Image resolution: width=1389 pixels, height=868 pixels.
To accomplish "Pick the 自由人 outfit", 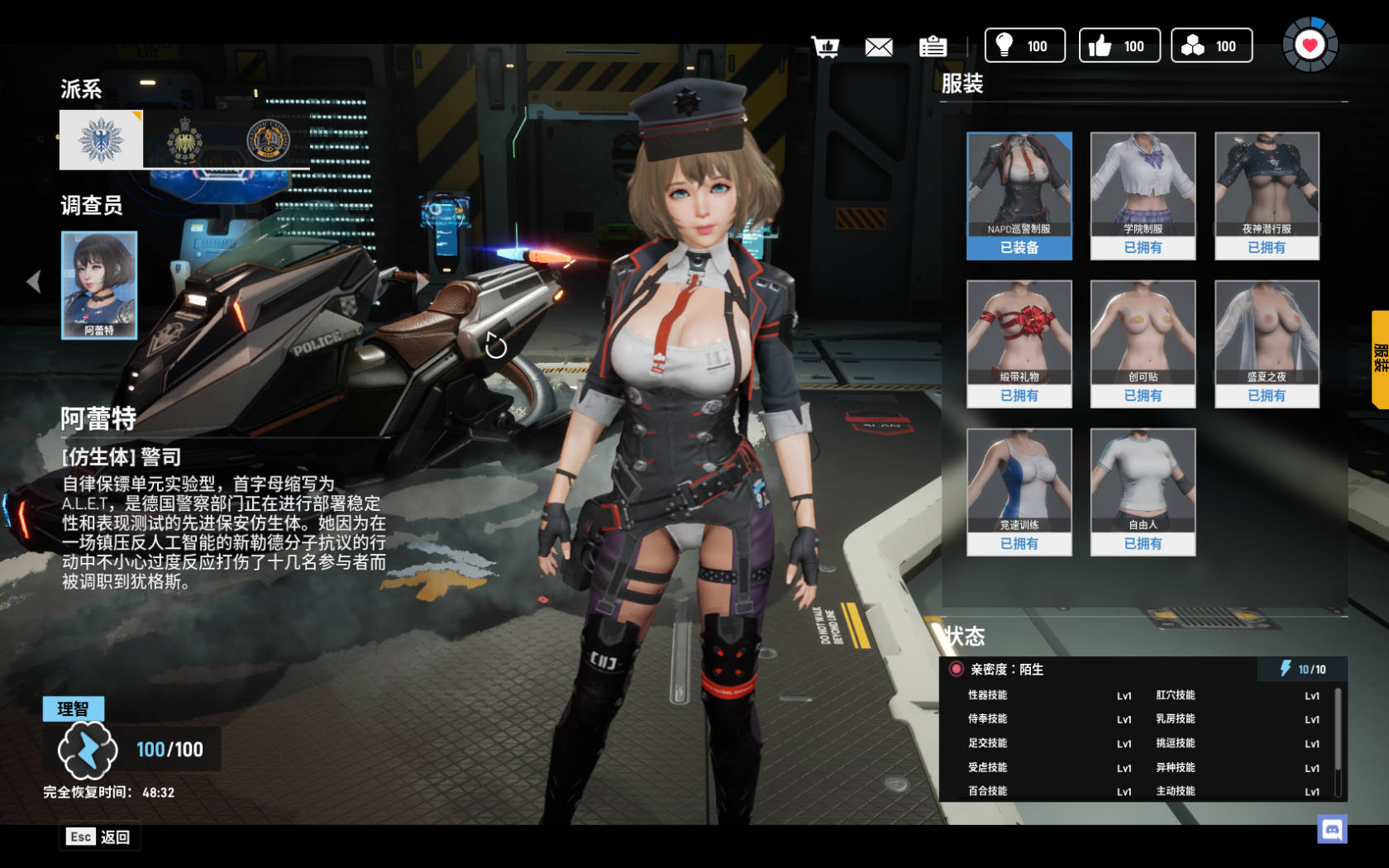I will click(x=1143, y=492).
